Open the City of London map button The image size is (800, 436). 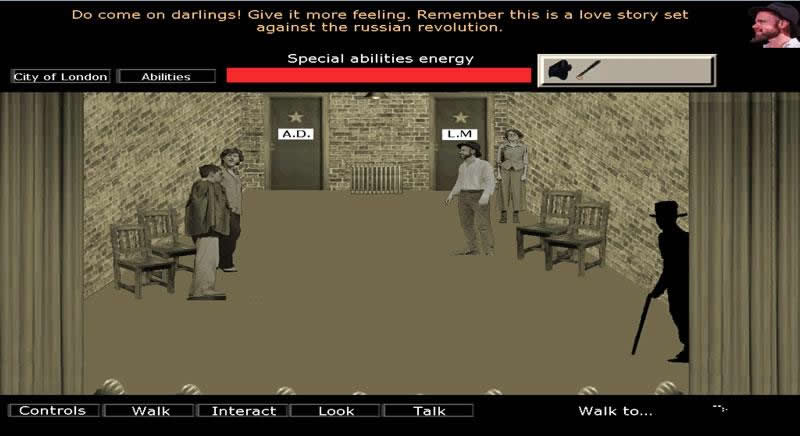(61, 76)
